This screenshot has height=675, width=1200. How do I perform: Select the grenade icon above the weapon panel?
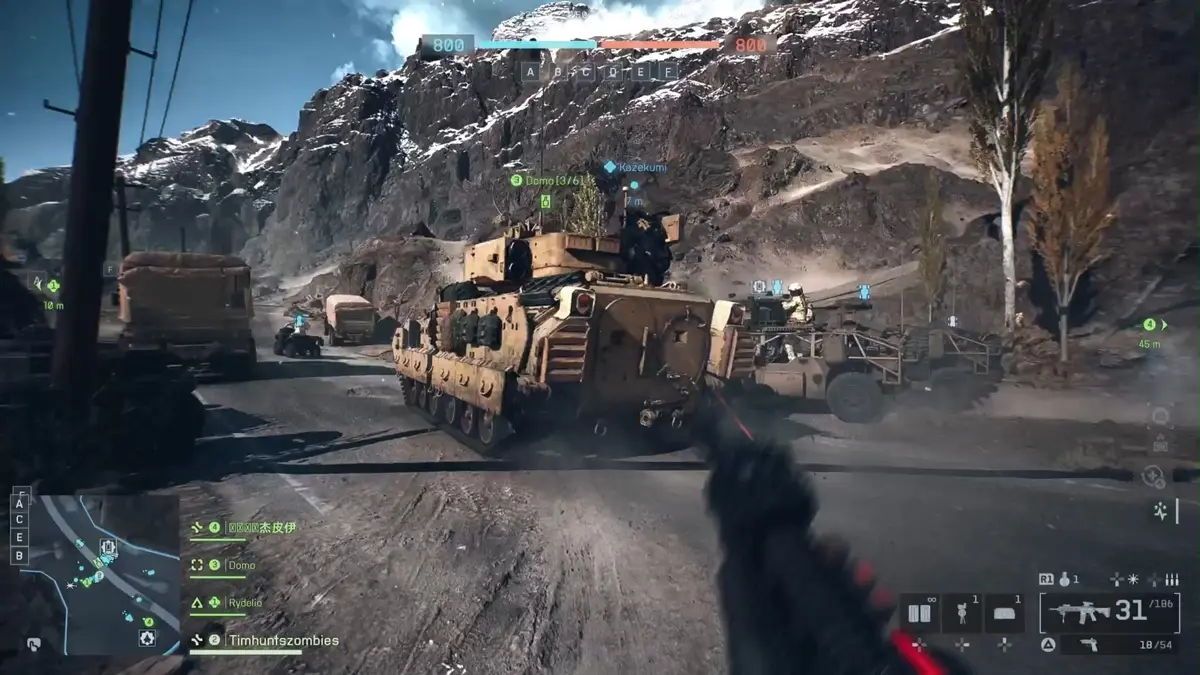point(1066,579)
